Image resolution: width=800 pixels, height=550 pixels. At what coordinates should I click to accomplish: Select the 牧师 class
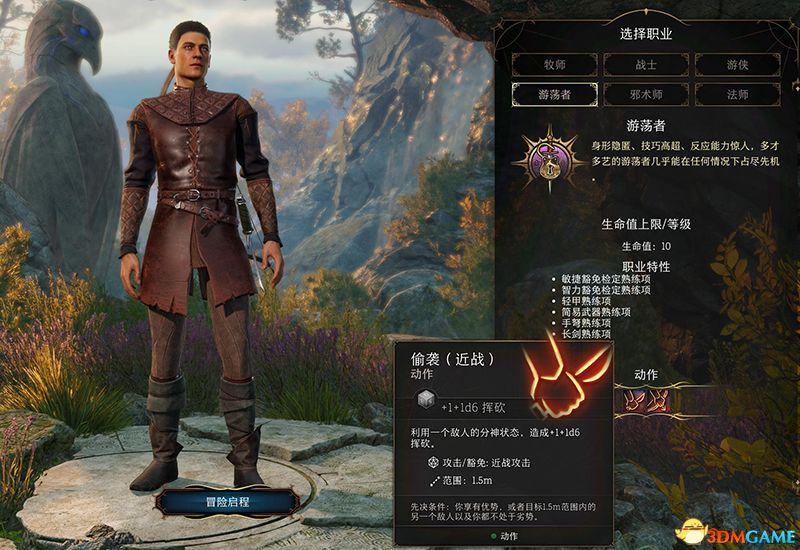pos(554,65)
